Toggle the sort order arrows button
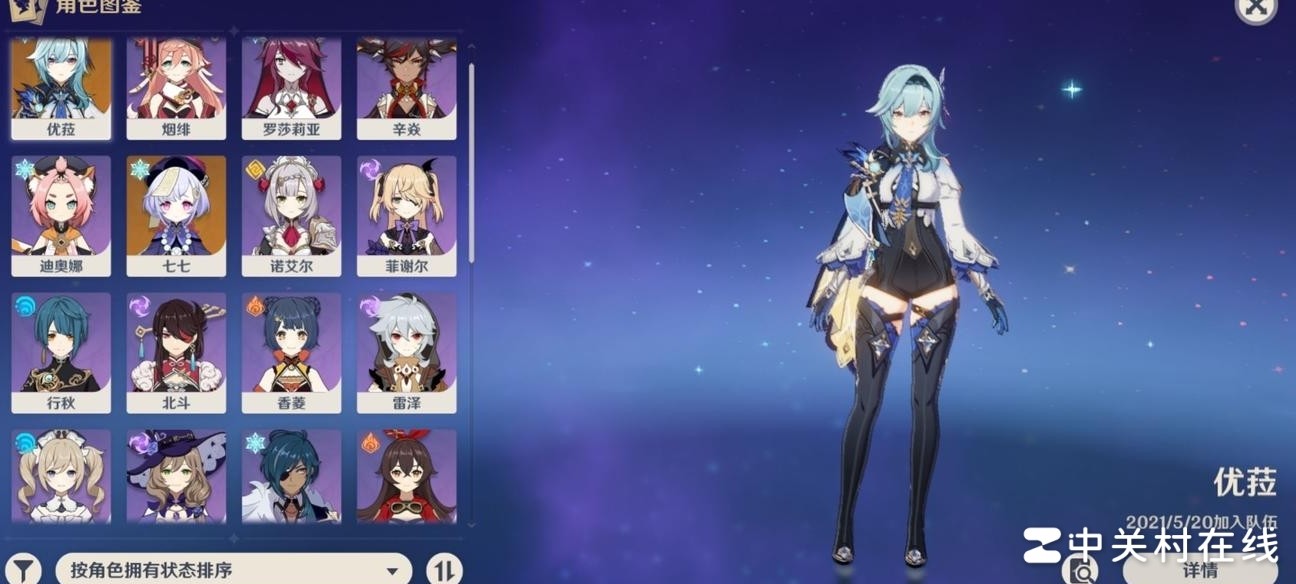Image resolution: width=1296 pixels, height=584 pixels. click(x=444, y=569)
